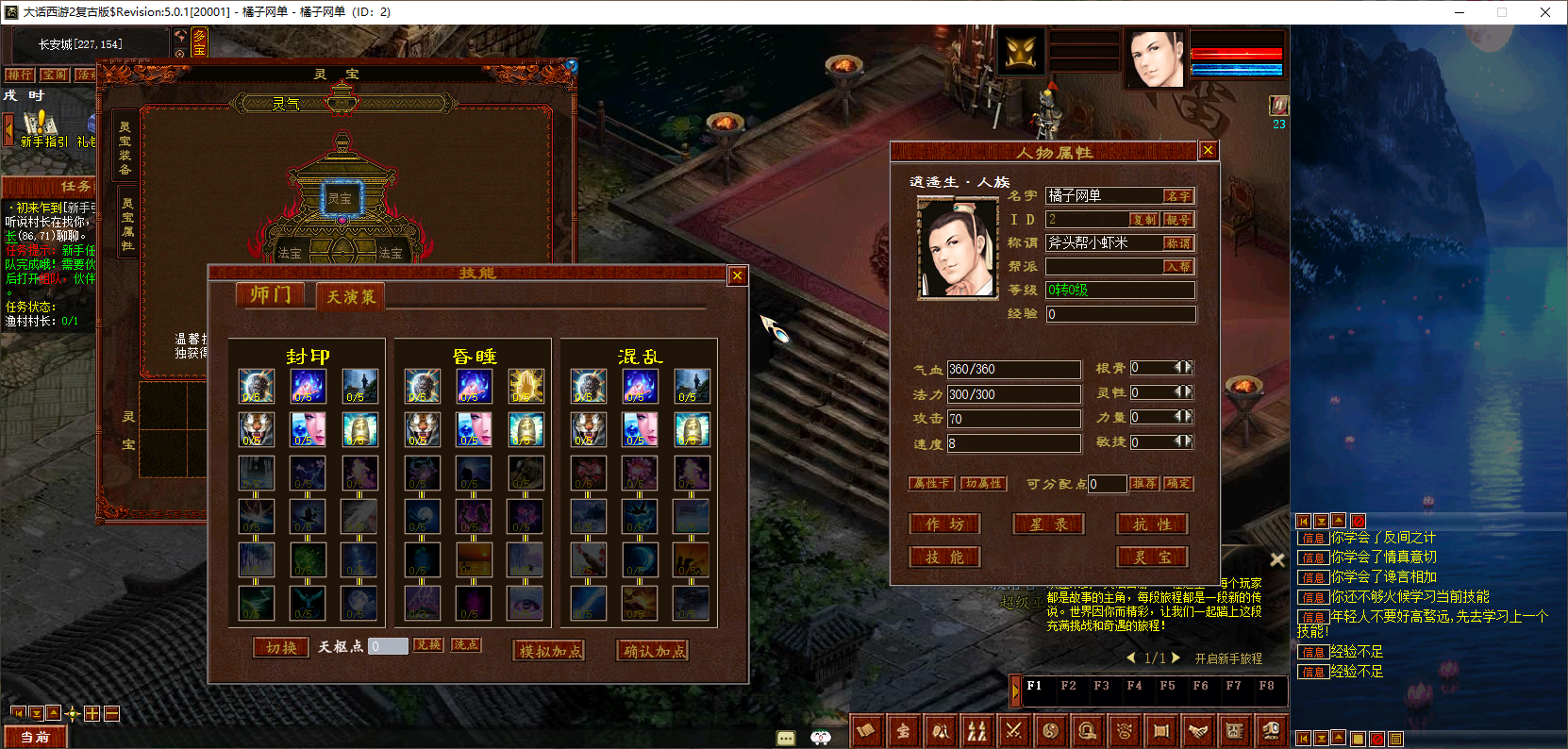Click the 切换 button
1568x749 pixels.
click(x=281, y=647)
